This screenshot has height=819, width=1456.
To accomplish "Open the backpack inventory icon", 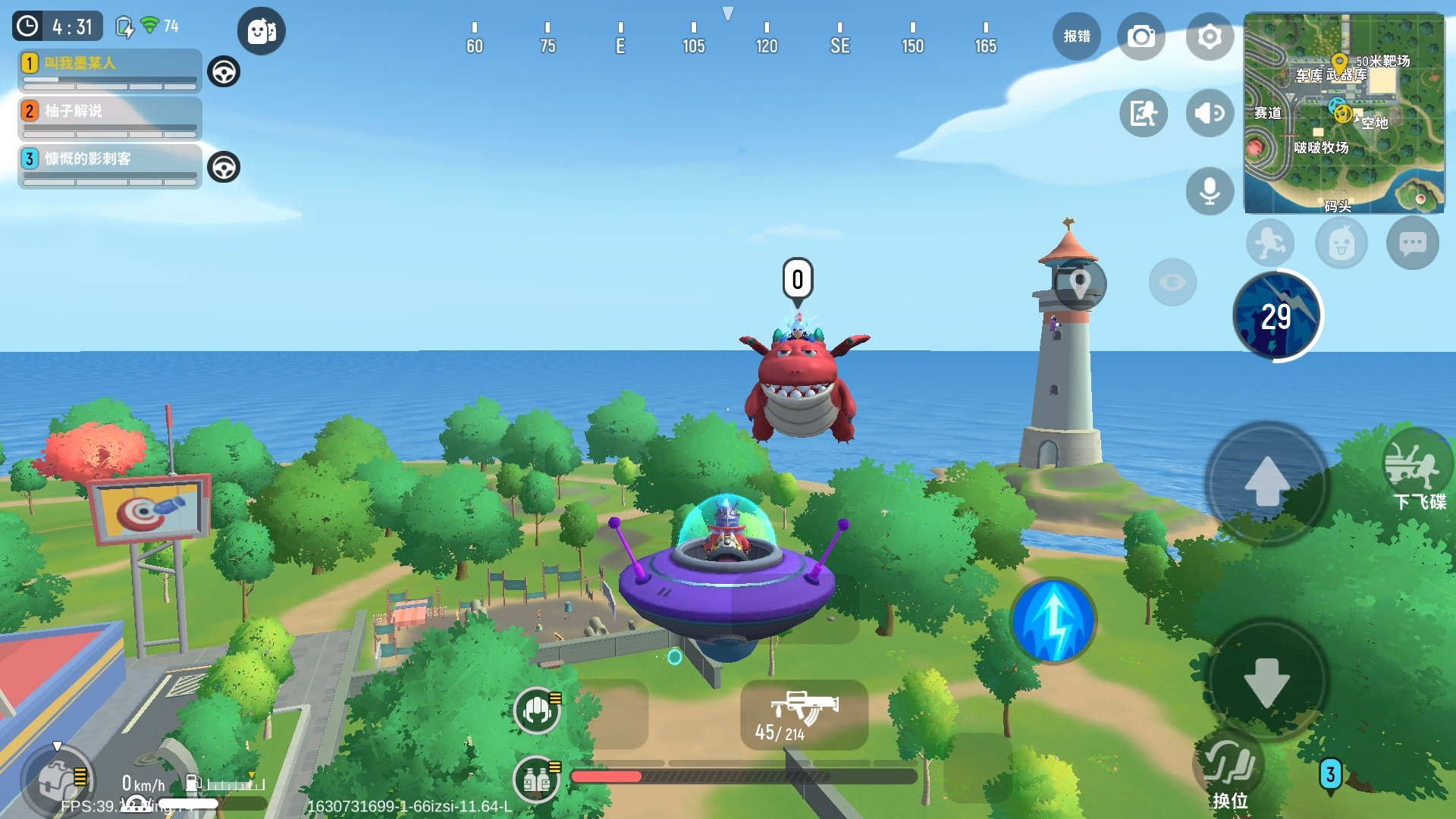I will click(x=57, y=780).
